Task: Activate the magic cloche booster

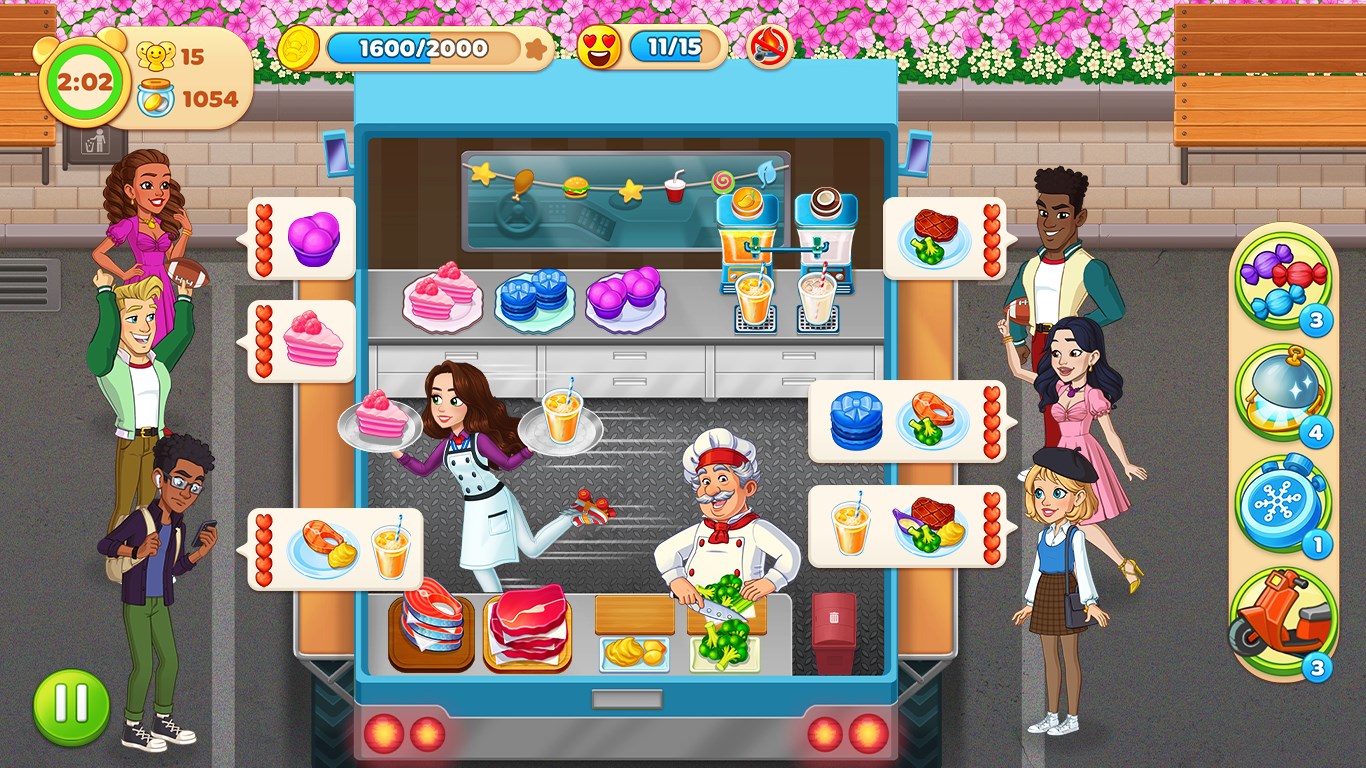Action: click(x=1288, y=398)
